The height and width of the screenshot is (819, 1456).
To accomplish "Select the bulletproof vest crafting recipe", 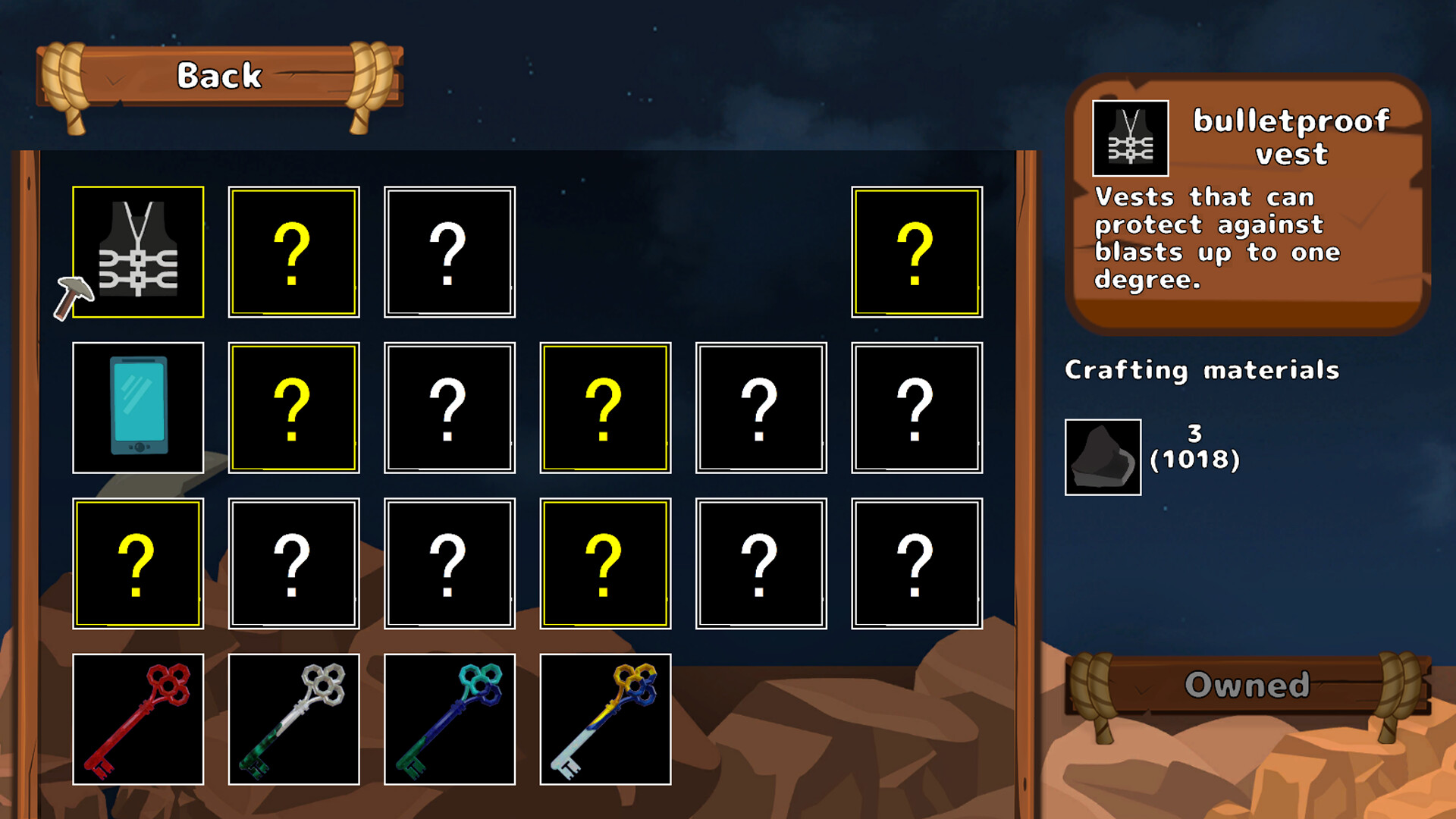I will [138, 253].
